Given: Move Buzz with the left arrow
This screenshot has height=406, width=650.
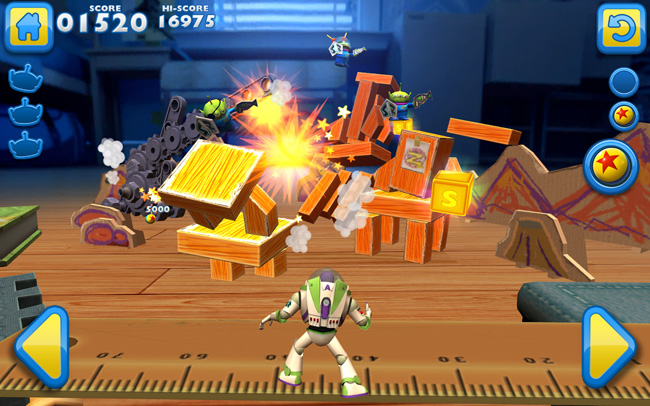Looking at the screenshot, I should click(x=42, y=346).
